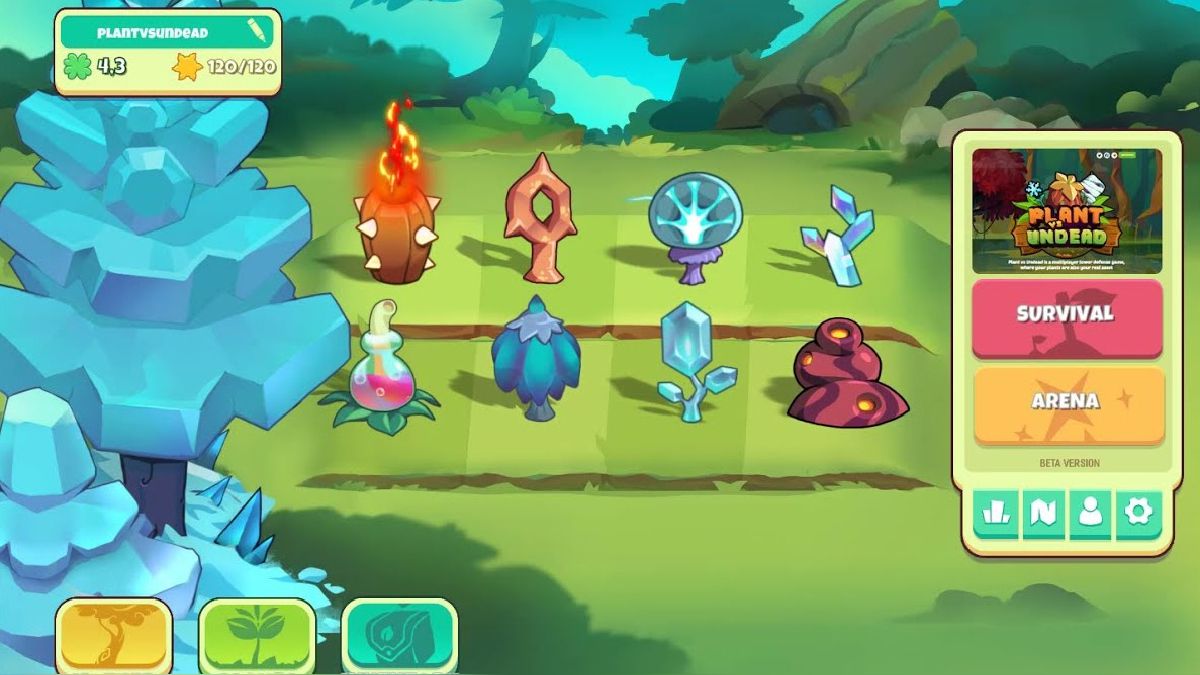Screen dimensions: 1200x675
Task: Select the orange pointed ring plant
Action: pyautogui.click(x=539, y=220)
